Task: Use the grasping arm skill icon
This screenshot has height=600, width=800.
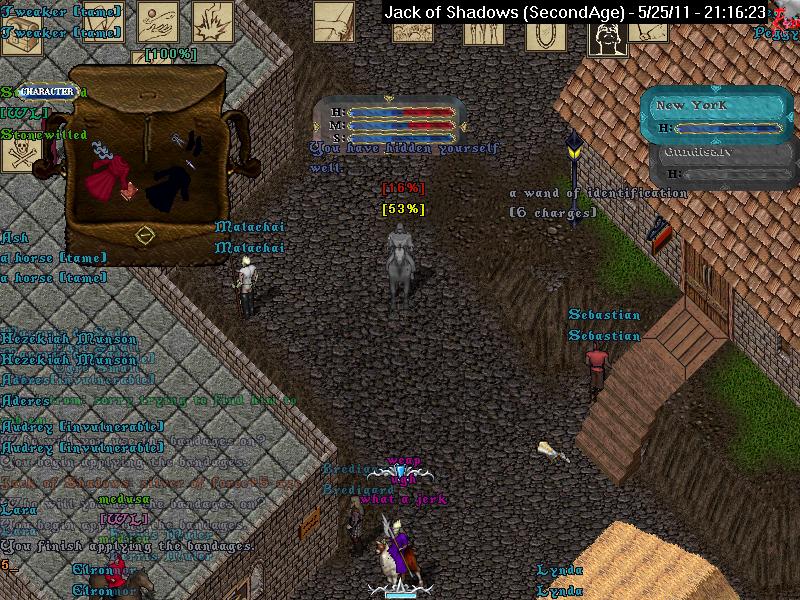Action: [334, 22]
